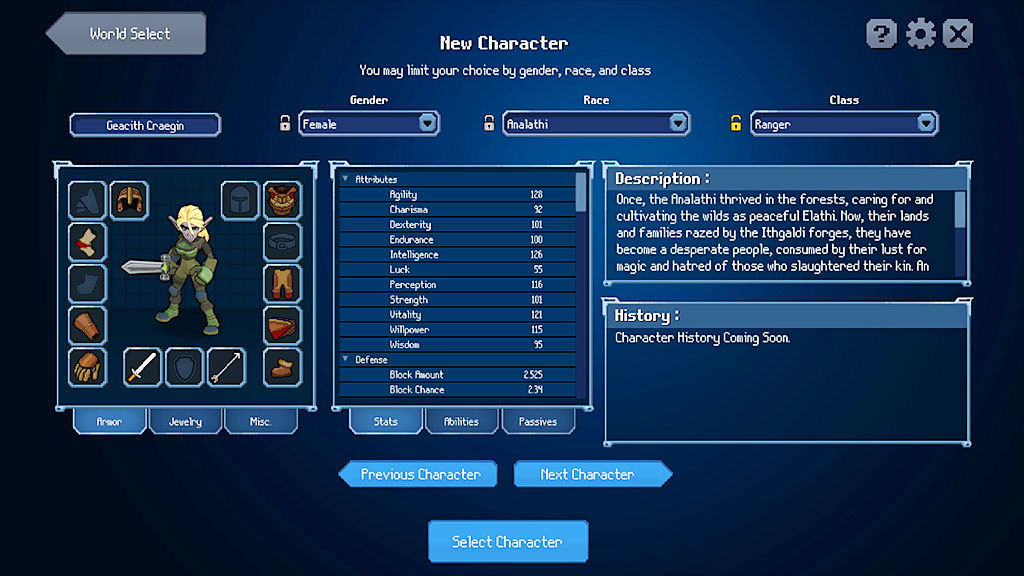Toggle the lock next to Gender

285,124
